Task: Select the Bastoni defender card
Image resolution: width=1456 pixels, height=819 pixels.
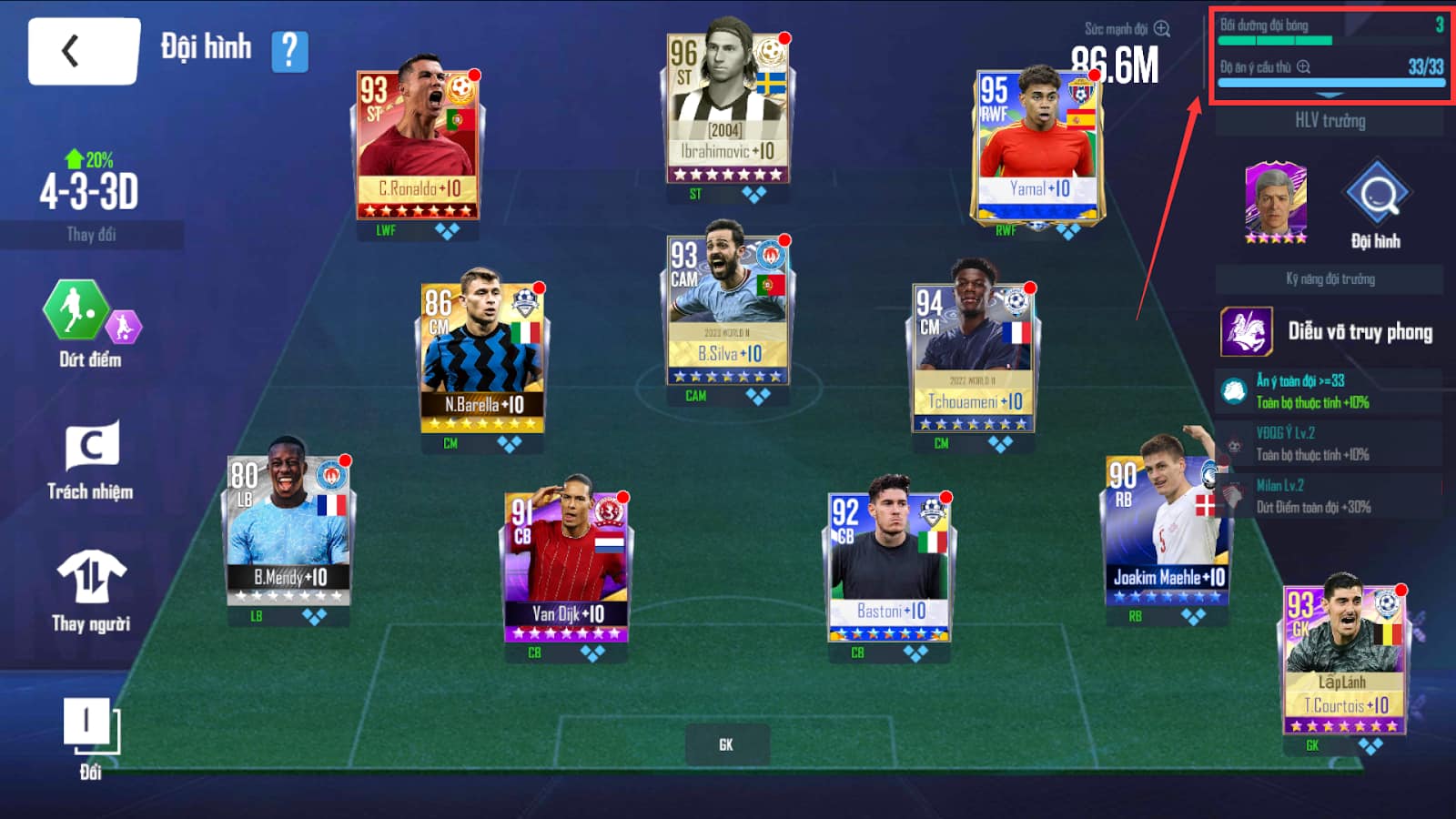Action: 889,566
